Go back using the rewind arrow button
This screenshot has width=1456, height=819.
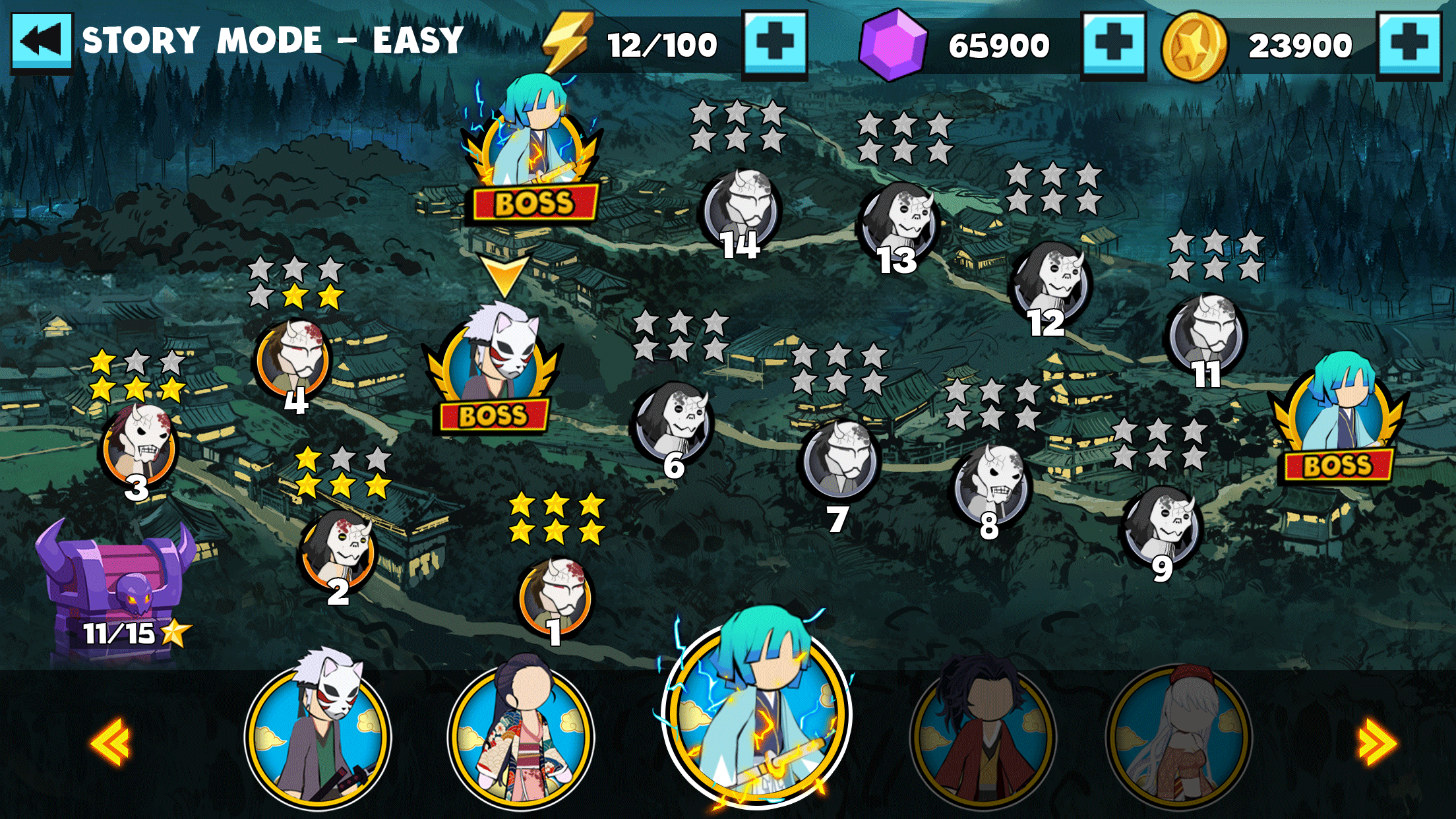(x=42, y=41)
